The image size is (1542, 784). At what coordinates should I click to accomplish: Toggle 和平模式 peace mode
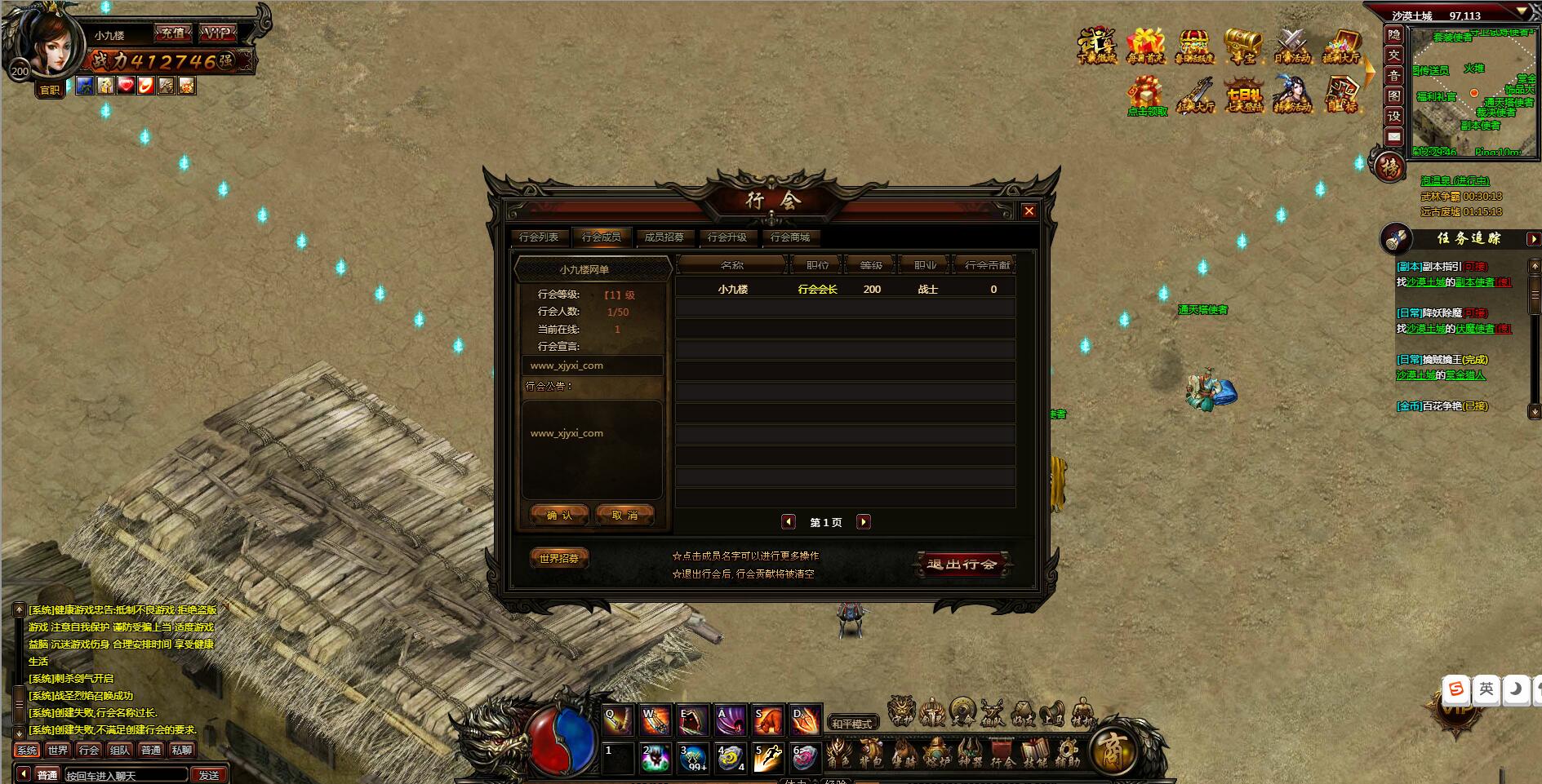coord(852,721)
